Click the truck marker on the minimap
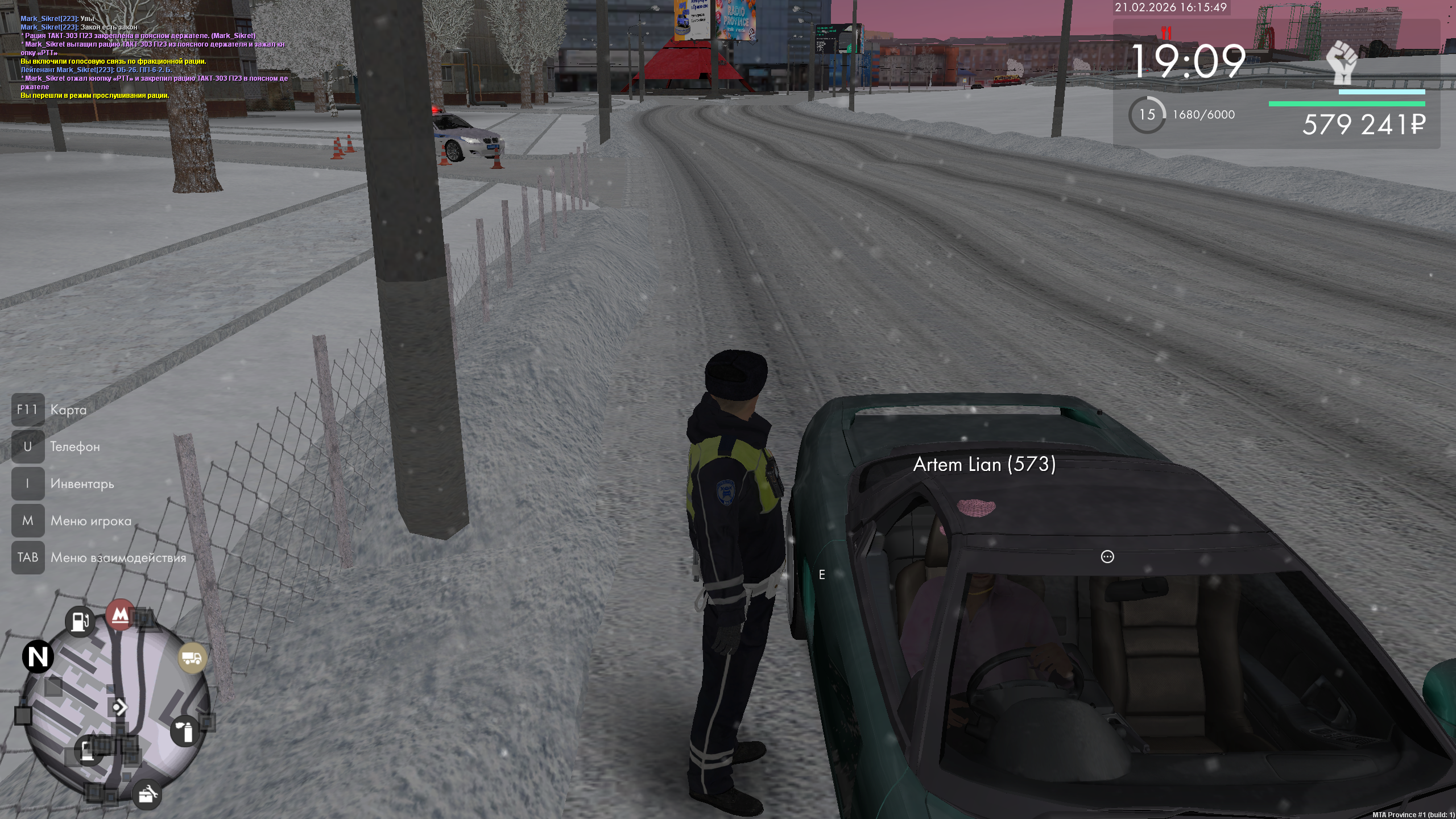The image size is (1456, 819). (x=192, y=658)
